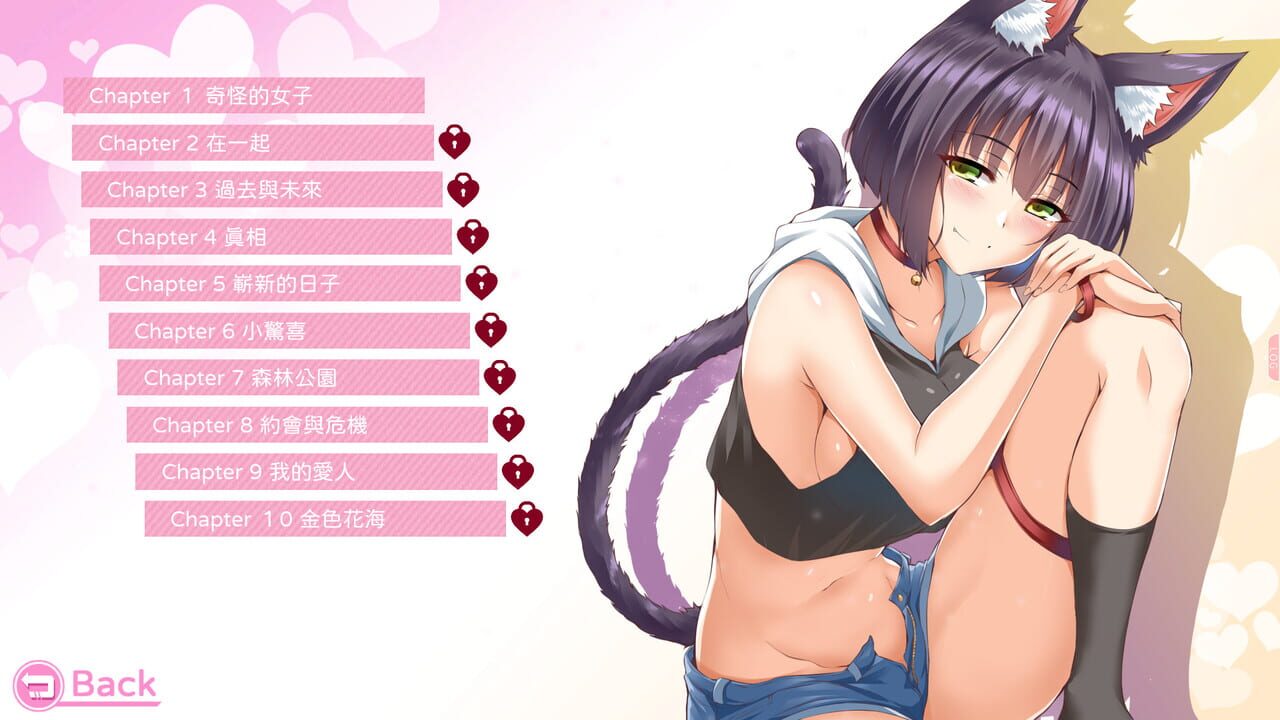Click the heart lock icon on Chapter 2

click(x=455, y=142)
